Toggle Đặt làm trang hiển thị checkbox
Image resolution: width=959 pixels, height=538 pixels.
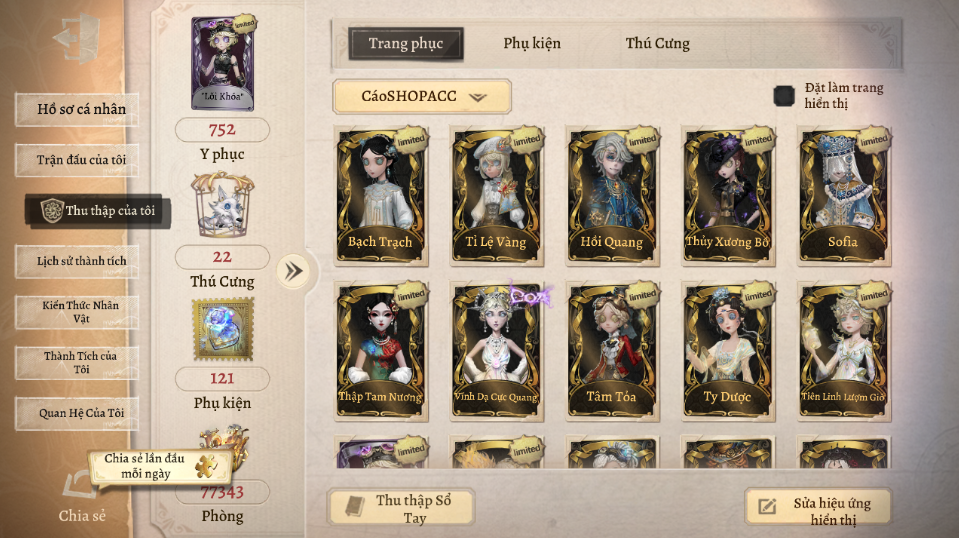785,96
